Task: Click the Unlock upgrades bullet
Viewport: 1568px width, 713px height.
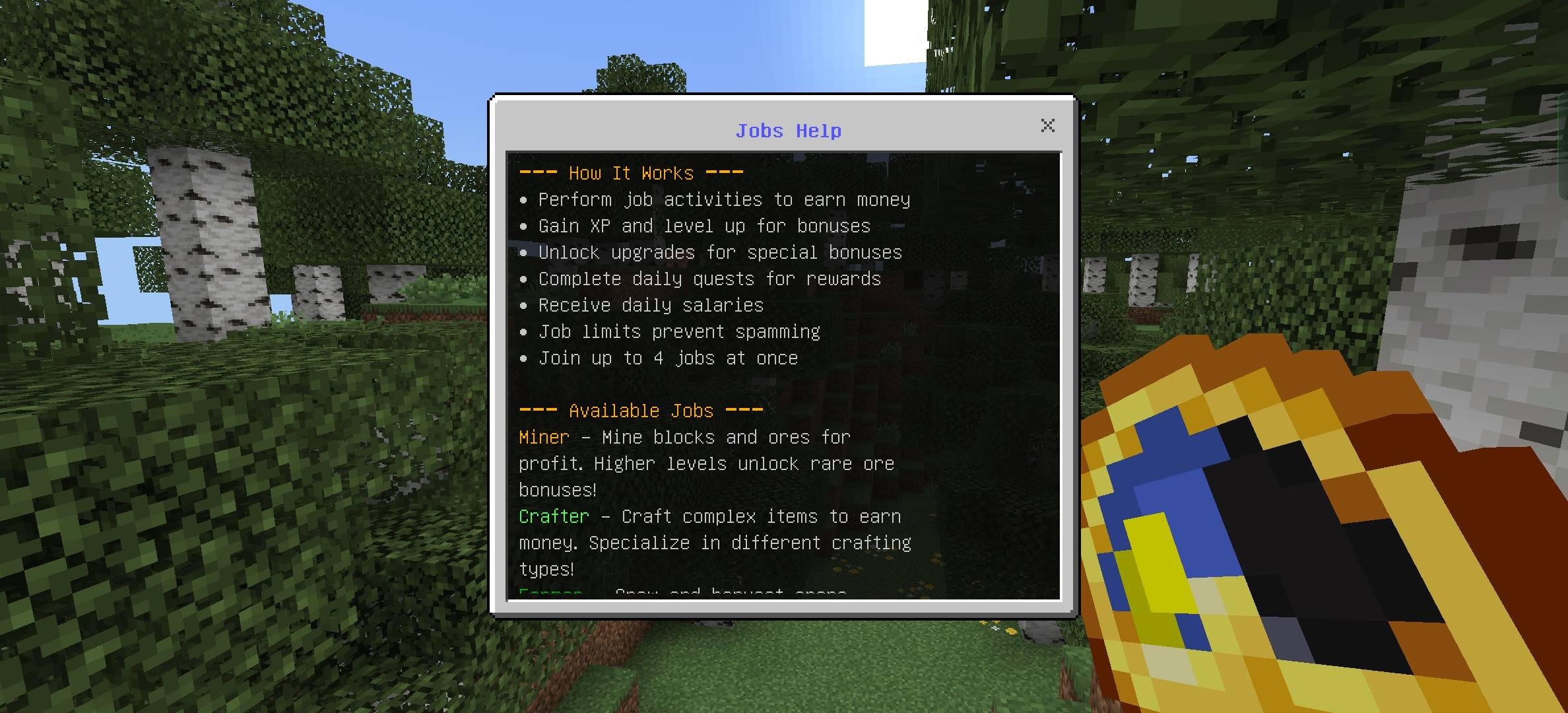Action: (x=719, y=252)
